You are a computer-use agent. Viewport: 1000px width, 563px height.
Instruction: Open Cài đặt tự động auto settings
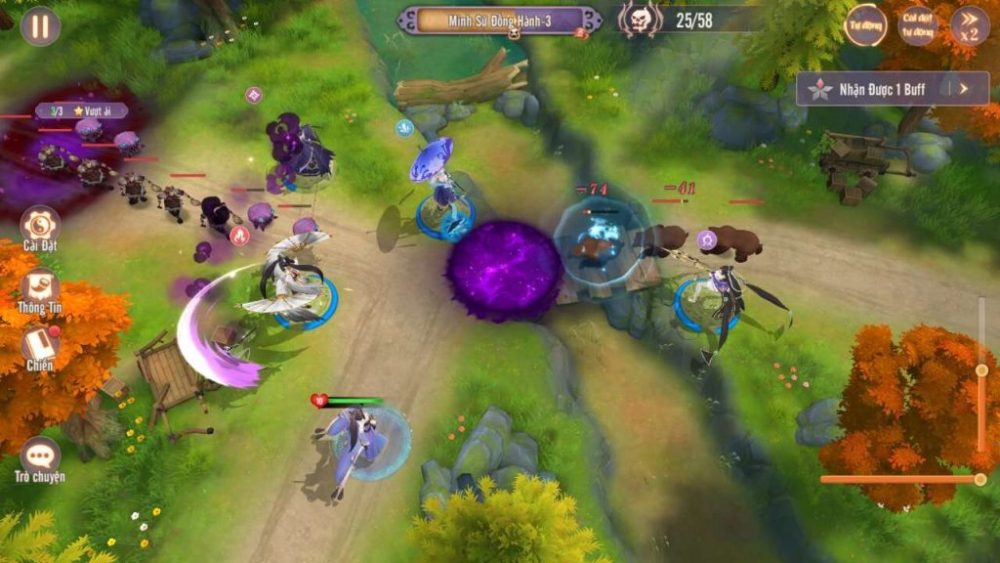(x=917, y=26)
